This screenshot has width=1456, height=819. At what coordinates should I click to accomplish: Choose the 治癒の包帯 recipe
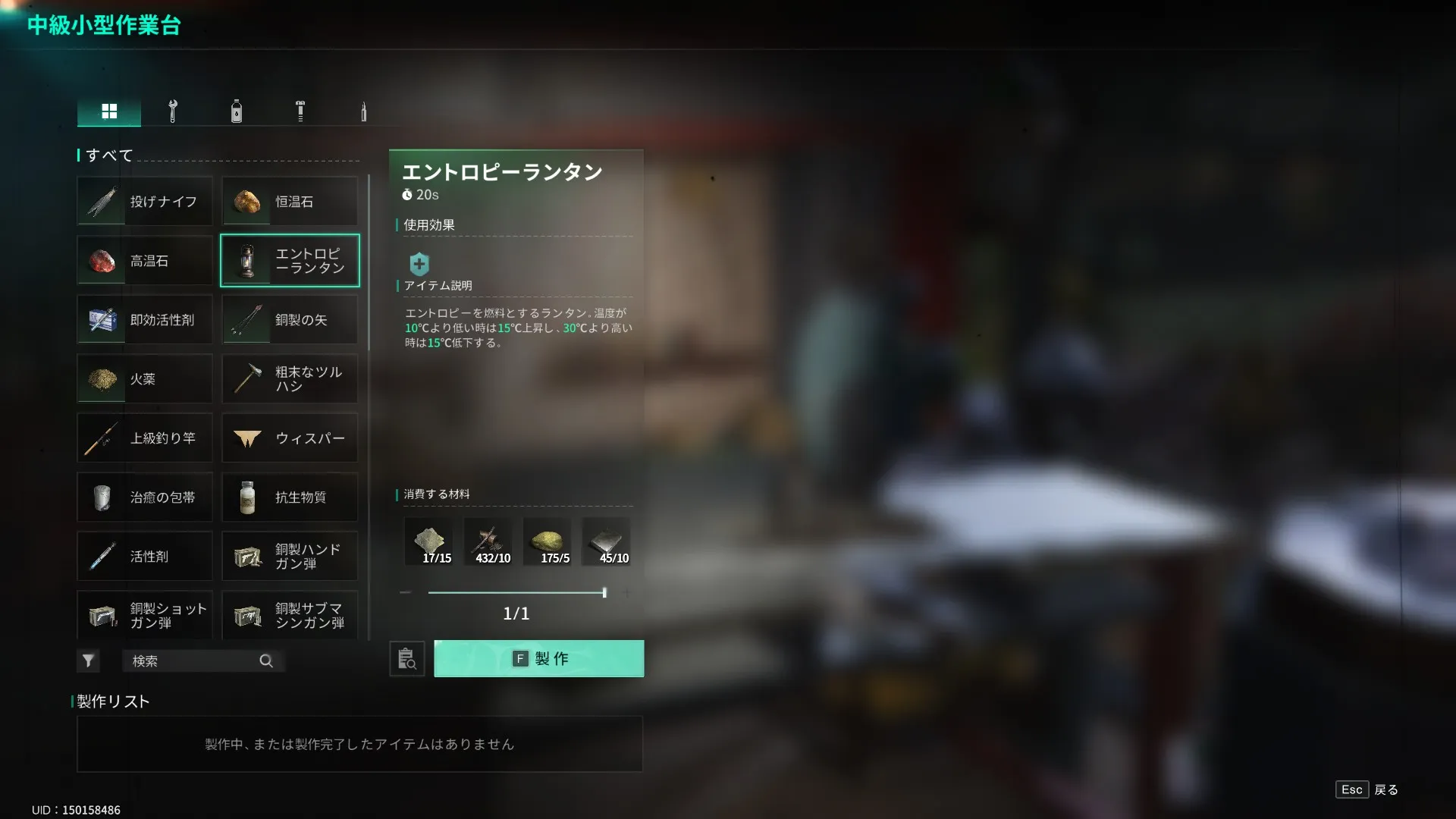pyautogui.click(x=145, y=497)
